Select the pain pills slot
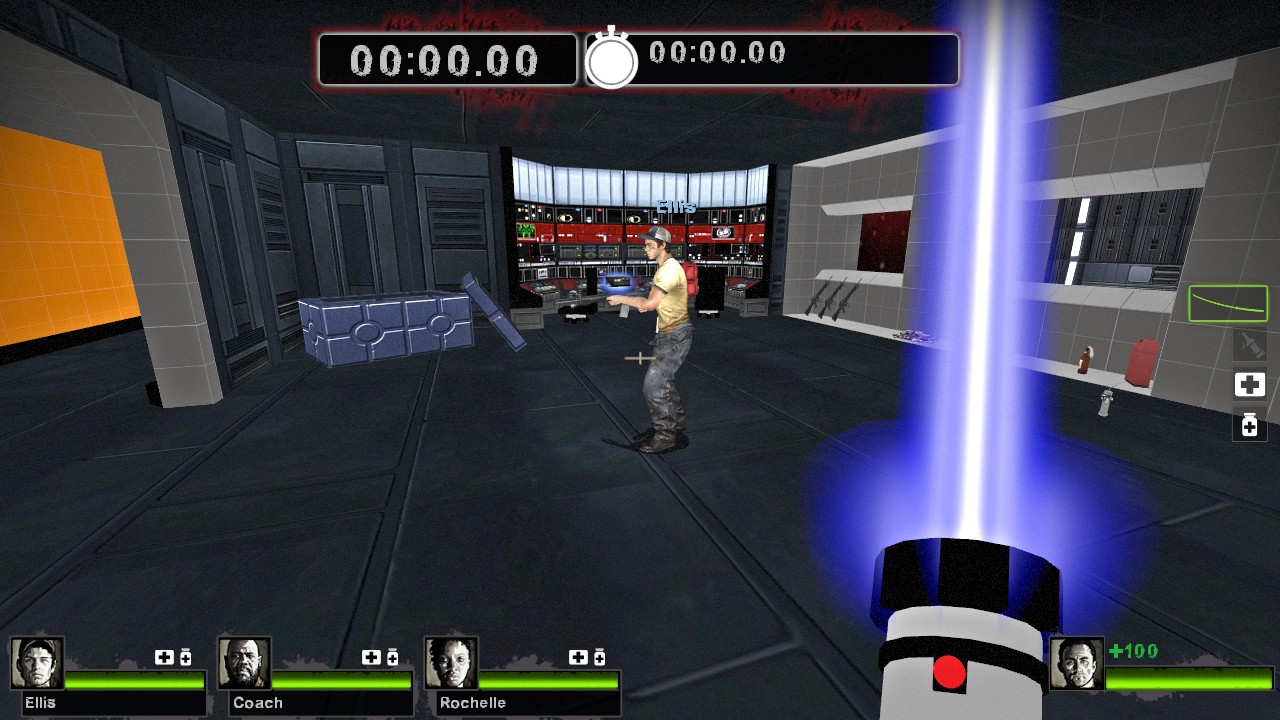 point(1249,425)
